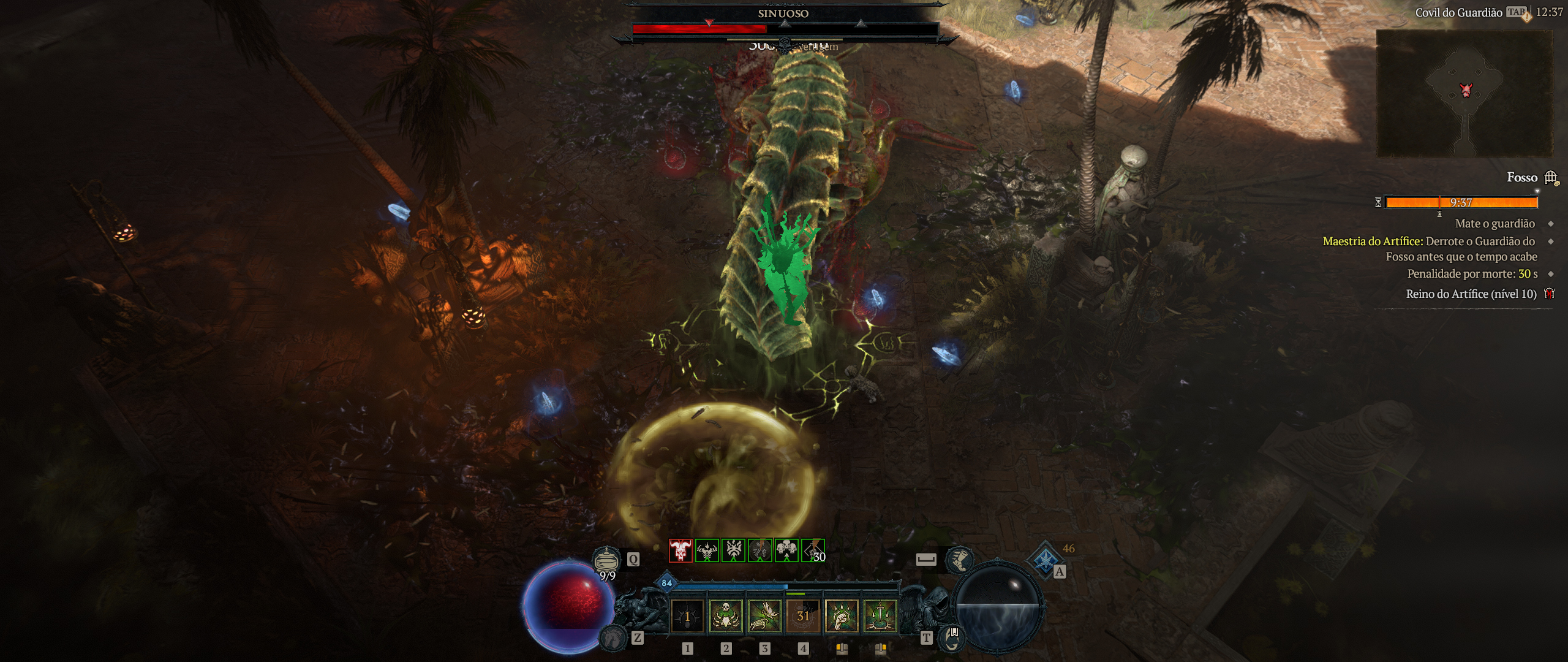Cast the skeletal hand skill
The height and width of the screenshot is (662, 1568).
tap(764, 616)
